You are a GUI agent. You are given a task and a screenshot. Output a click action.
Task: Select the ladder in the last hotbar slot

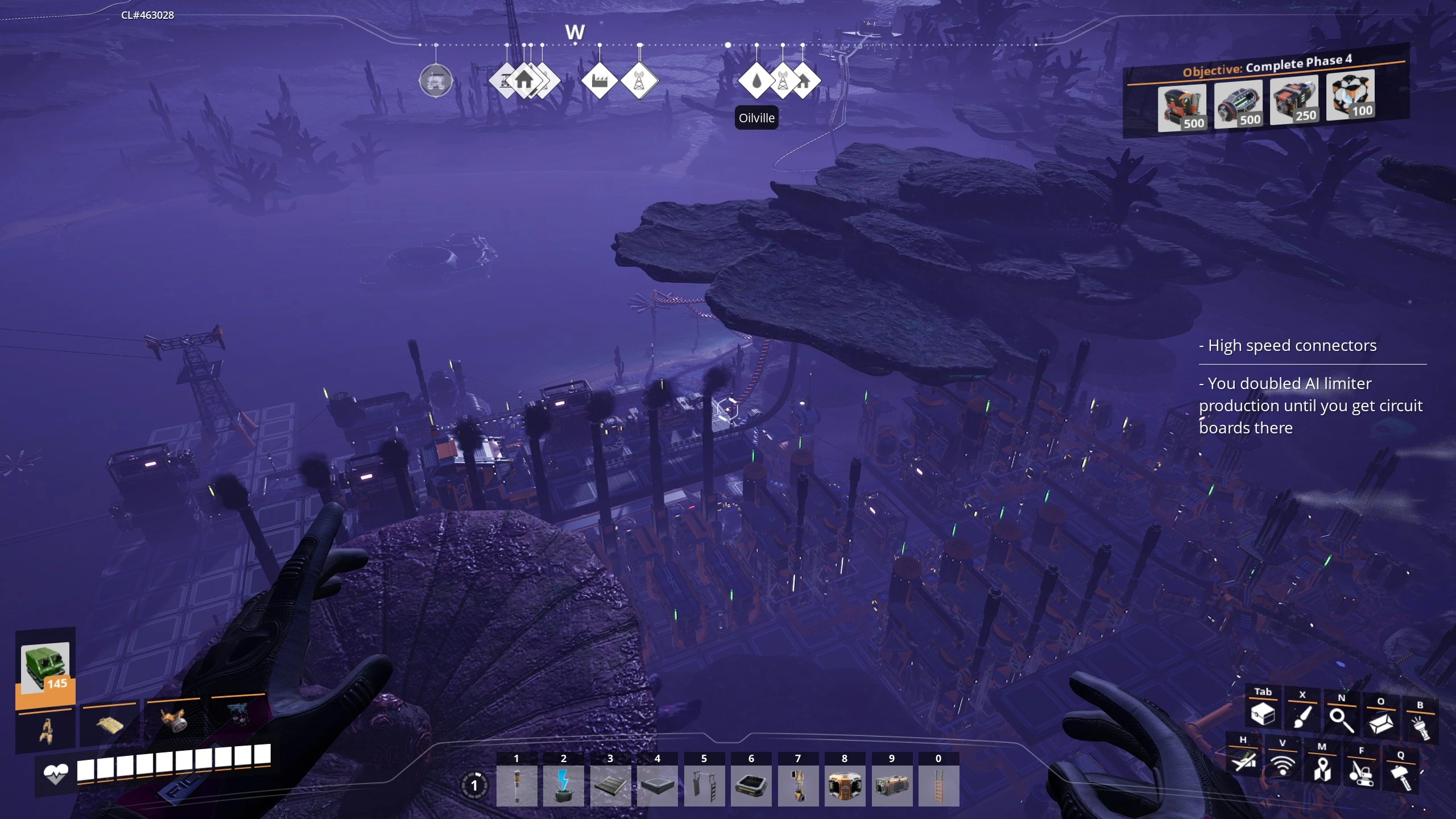(938, 785)
